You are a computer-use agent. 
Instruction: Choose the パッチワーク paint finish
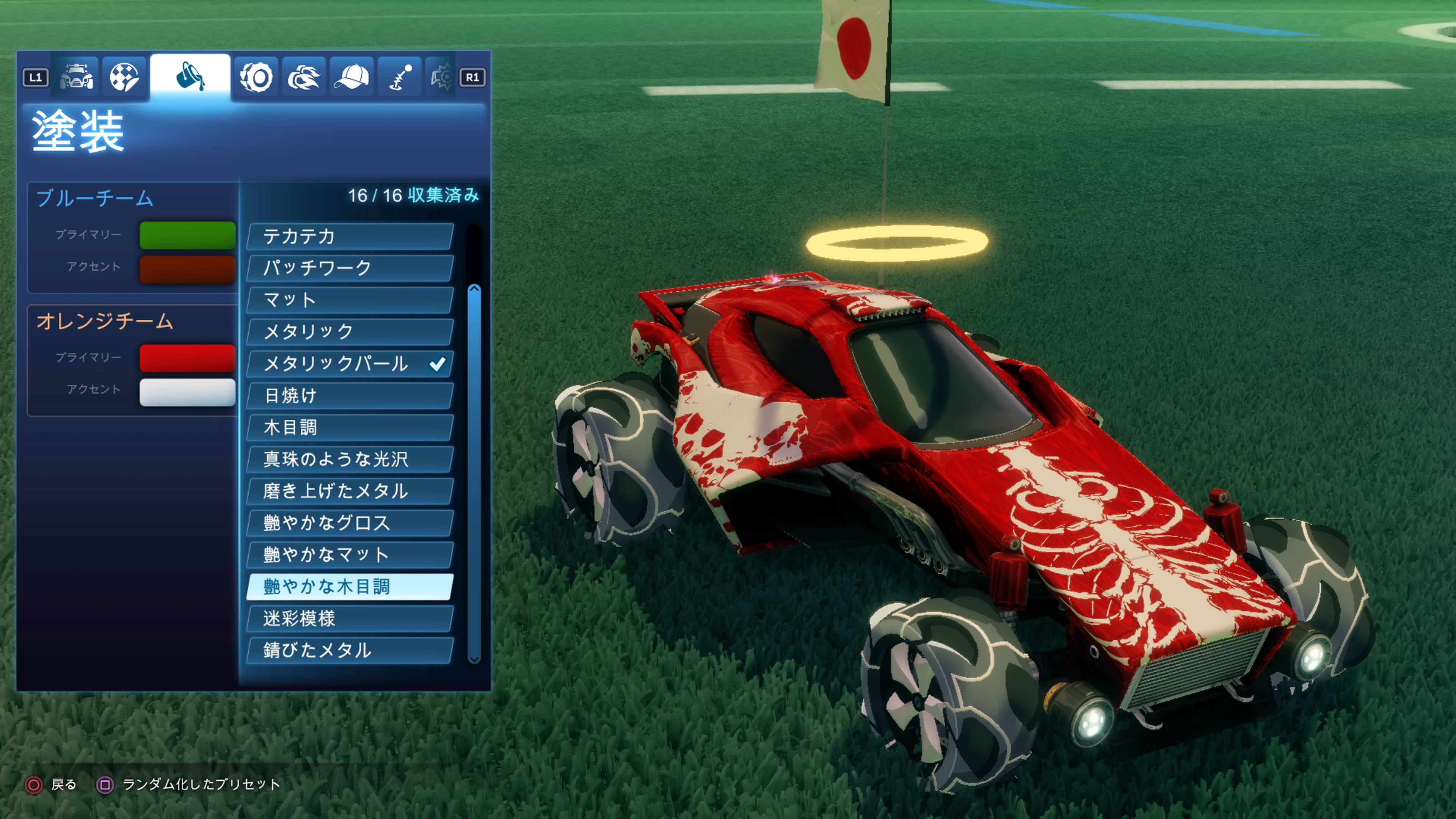click(x=350, y=268)
